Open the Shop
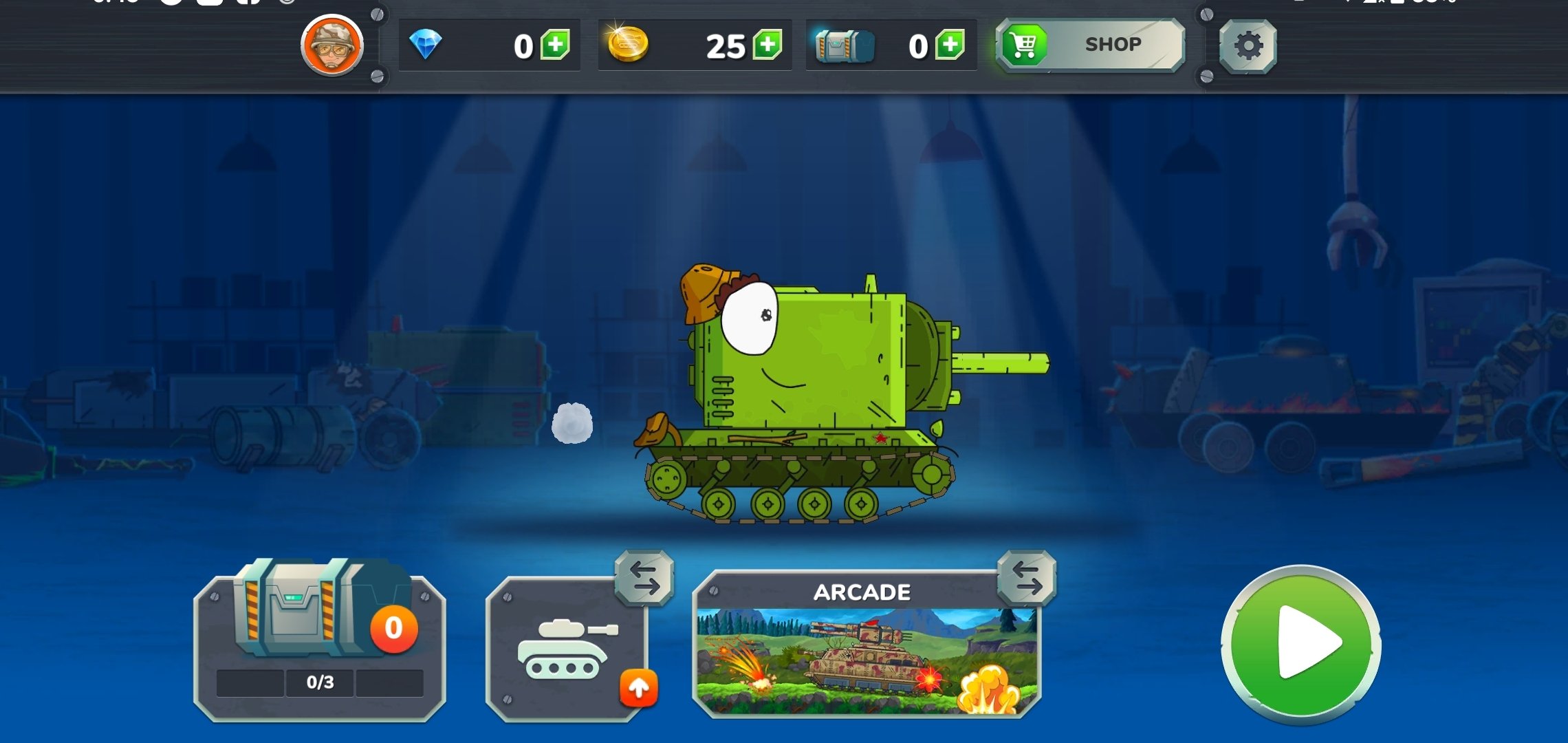 (x=1091, y=45)
